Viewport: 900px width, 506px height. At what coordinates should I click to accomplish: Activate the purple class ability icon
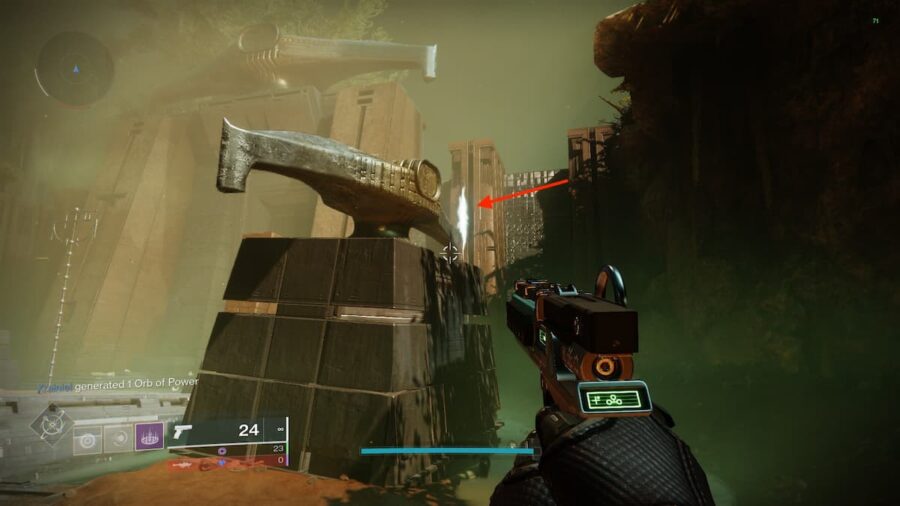(x=150, y=436)
